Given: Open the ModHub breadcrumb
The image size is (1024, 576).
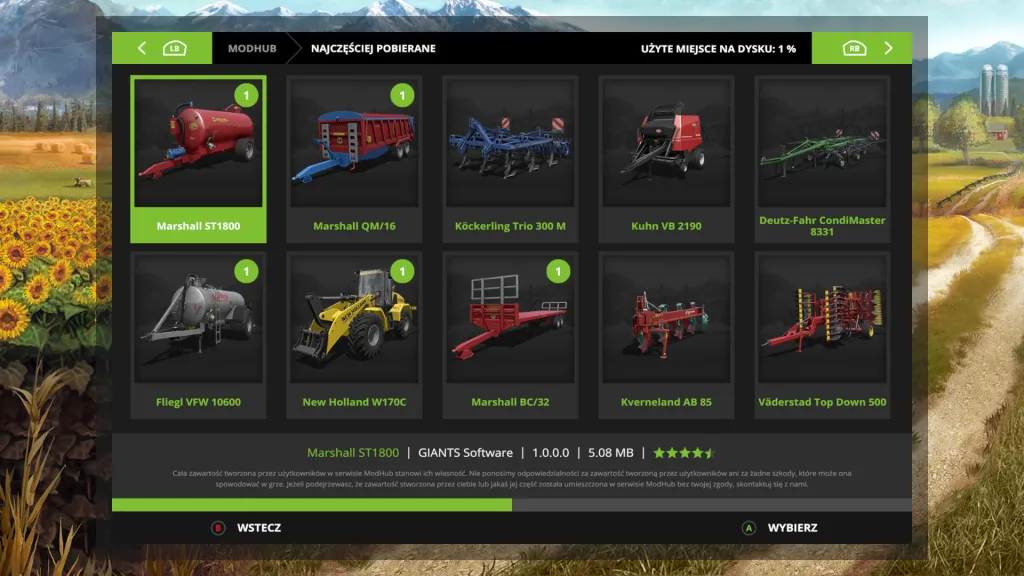Looking at the screenshot, I should click(252, 48).
